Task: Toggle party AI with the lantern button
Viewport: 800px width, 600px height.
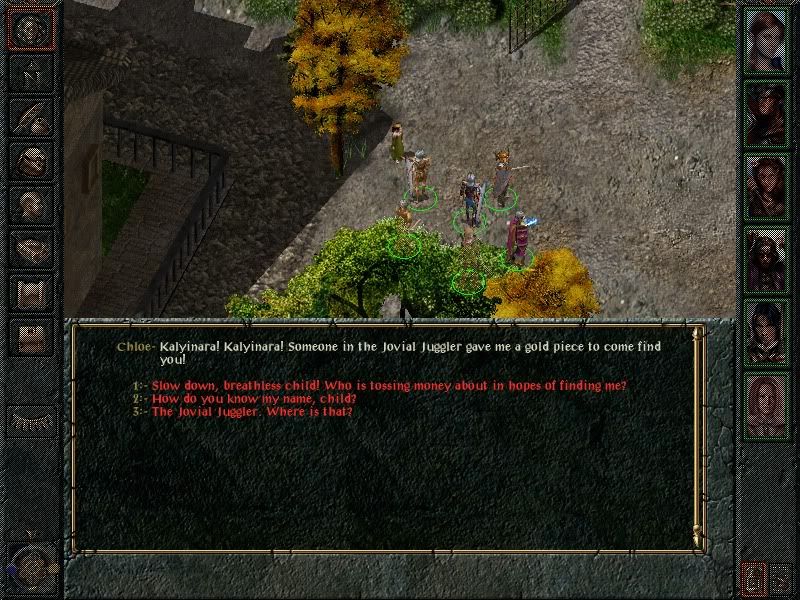Action: point(753,577)
